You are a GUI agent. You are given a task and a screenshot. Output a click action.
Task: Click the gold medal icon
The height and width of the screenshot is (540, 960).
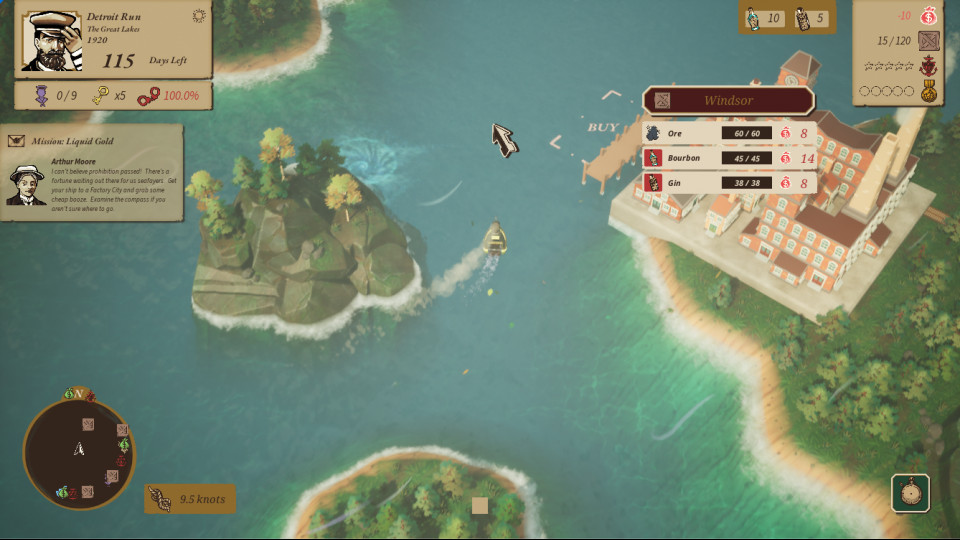tap(929, 91)
